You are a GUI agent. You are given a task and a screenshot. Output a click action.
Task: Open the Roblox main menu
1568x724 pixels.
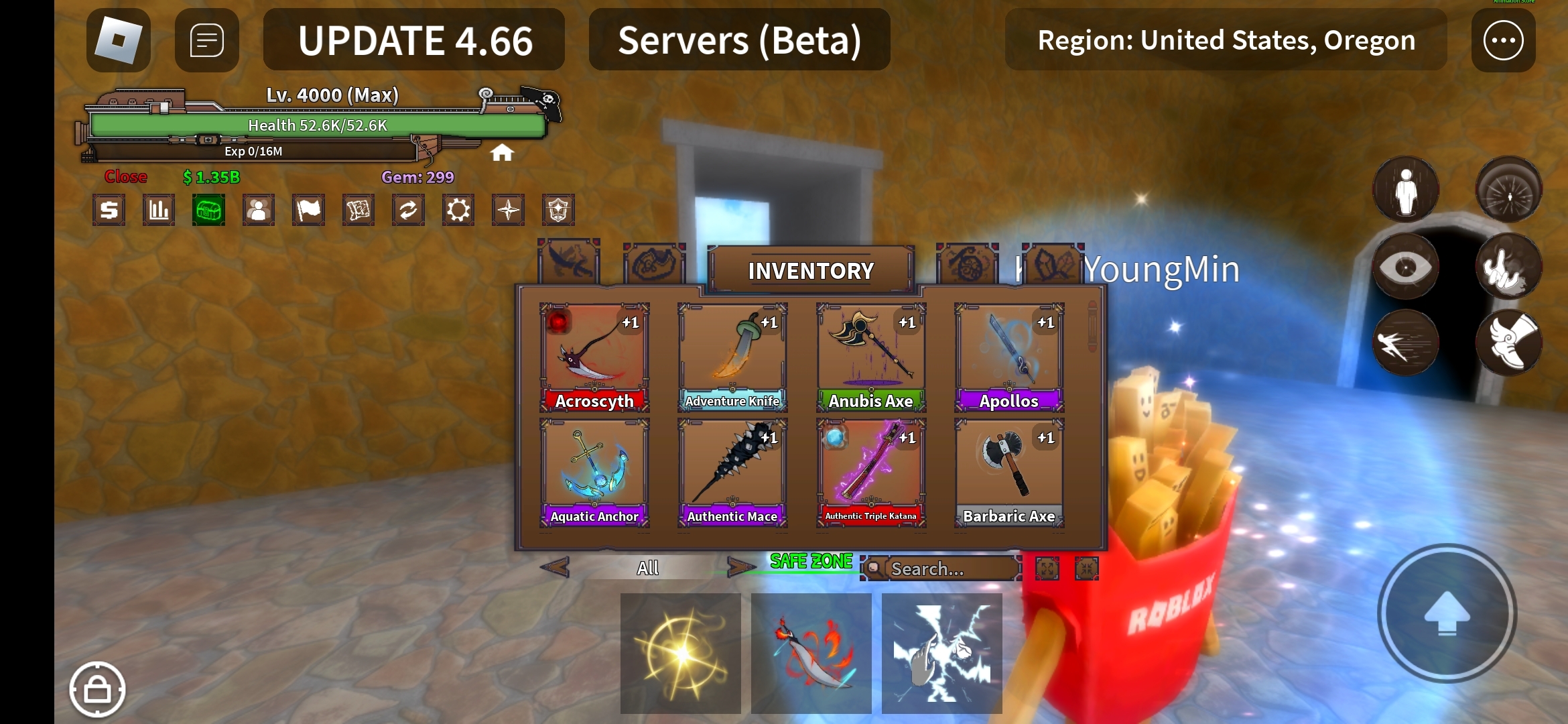click(119, 40)
